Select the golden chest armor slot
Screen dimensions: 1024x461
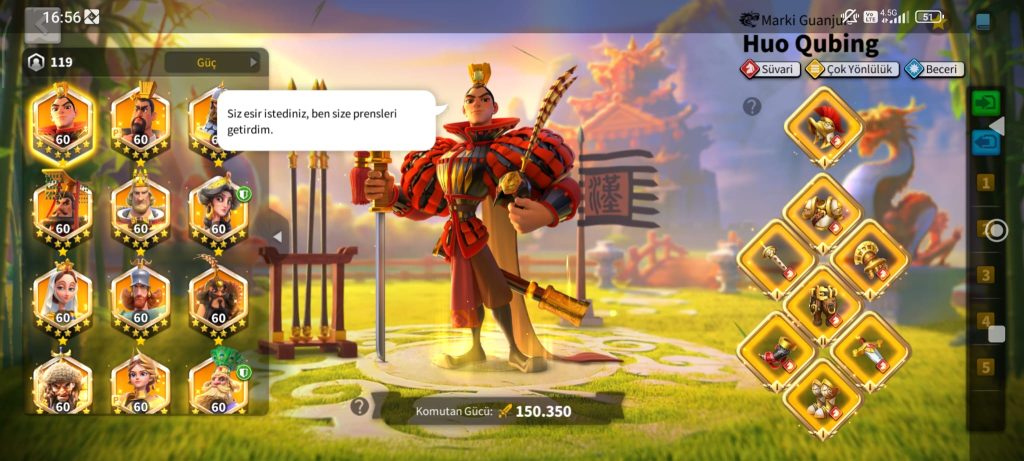click(x=822, y=209)
